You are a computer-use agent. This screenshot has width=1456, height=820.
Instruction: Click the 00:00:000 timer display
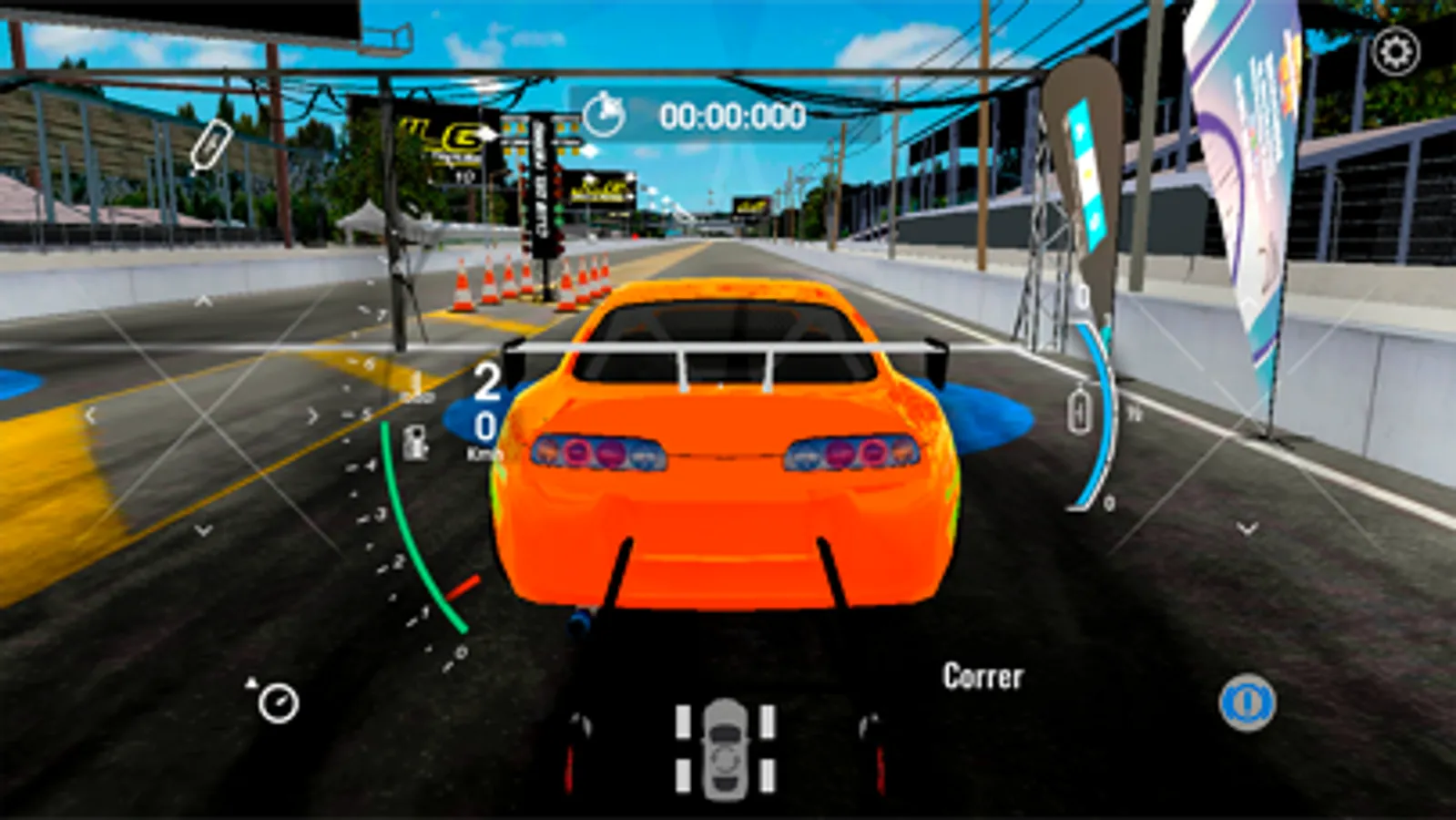[731, 114]
